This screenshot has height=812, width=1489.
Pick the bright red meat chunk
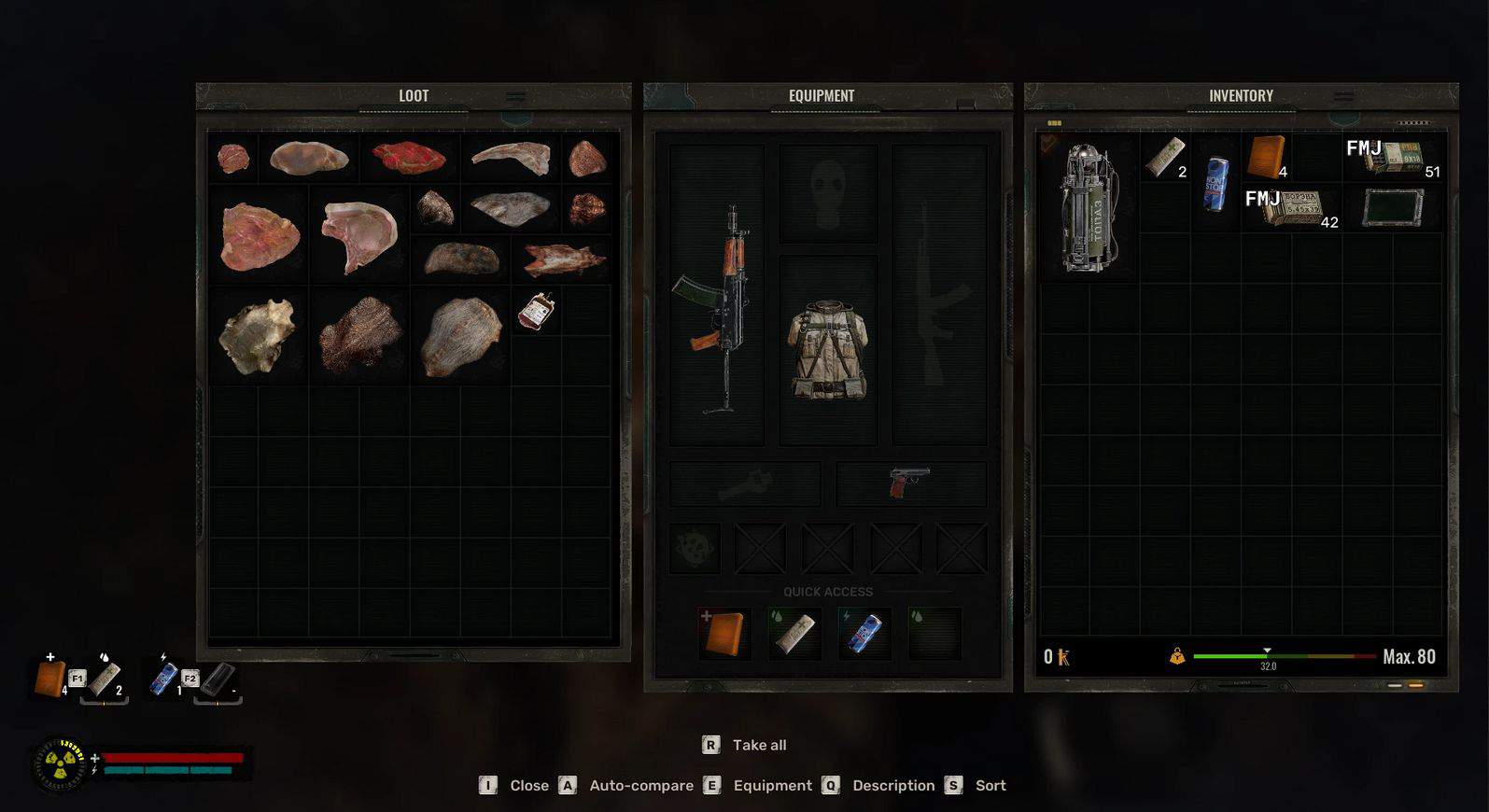click(408, 157)
